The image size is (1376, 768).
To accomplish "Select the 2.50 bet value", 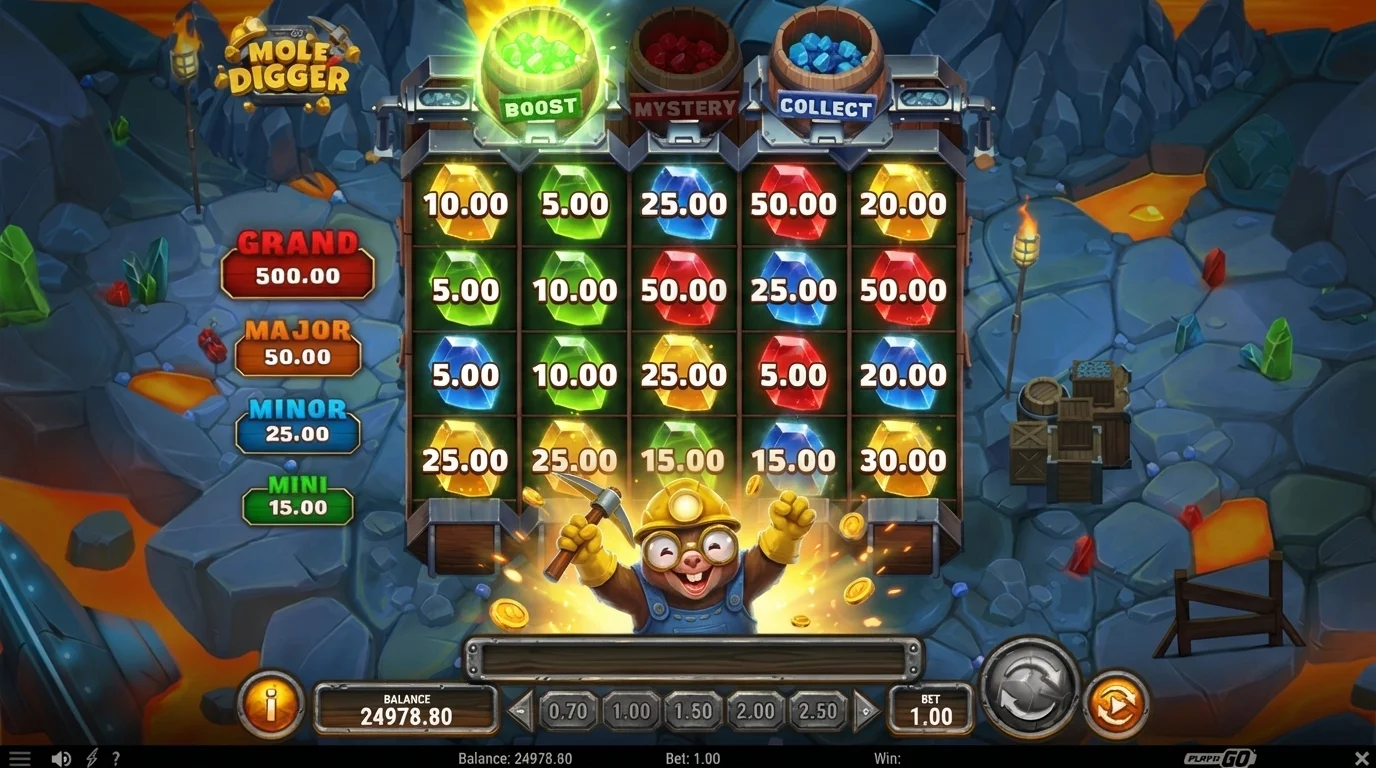I will [x=817, y=711].
